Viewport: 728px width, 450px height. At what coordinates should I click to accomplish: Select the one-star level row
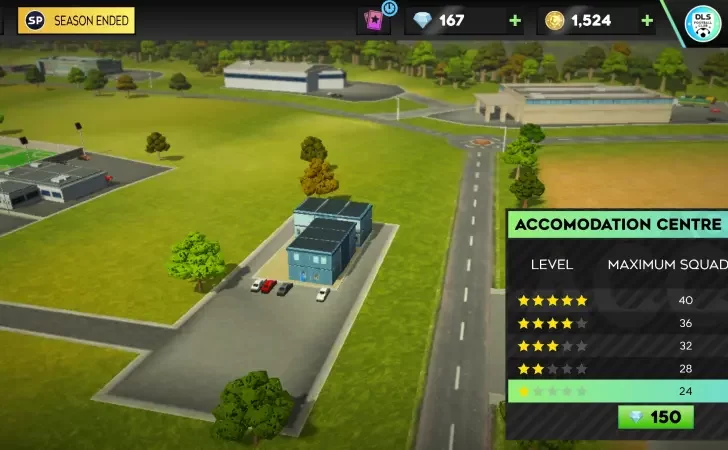617,392
